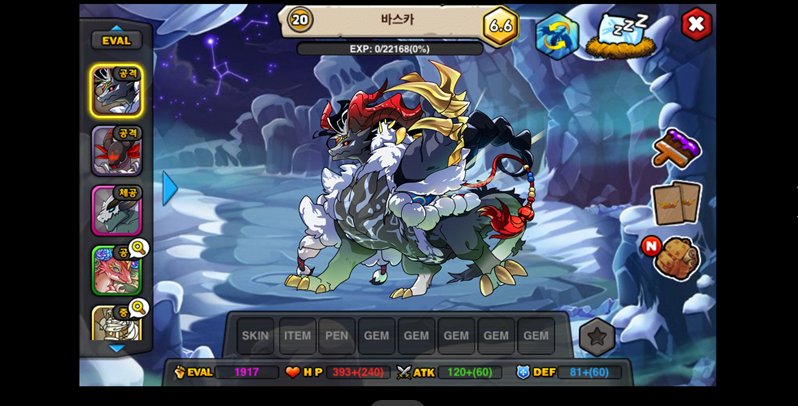The image size is (798, 406).
Task: Close the dragon detail screen
Action: point(696,24)
